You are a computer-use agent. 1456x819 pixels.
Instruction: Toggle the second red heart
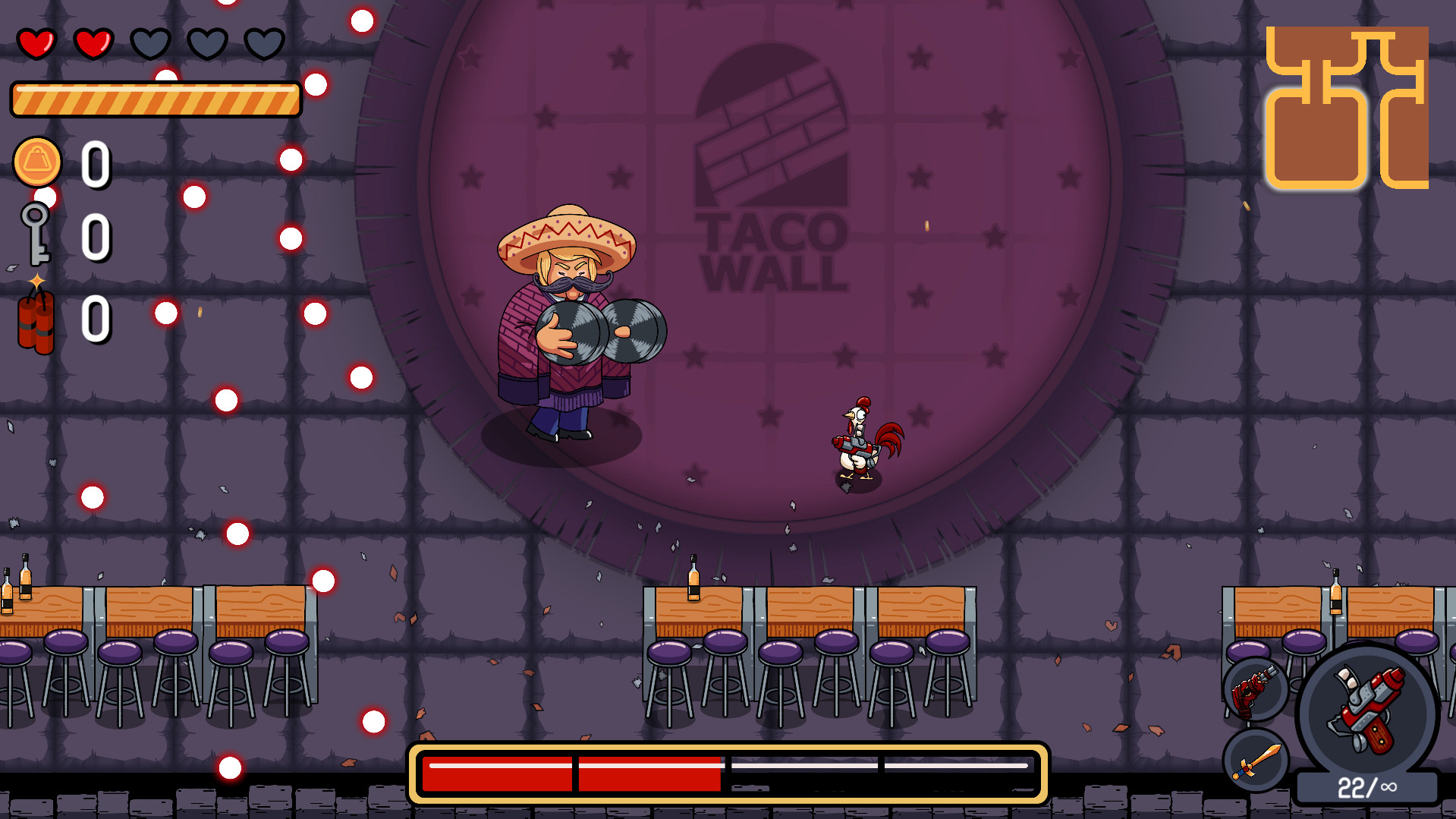click(93, 43)
